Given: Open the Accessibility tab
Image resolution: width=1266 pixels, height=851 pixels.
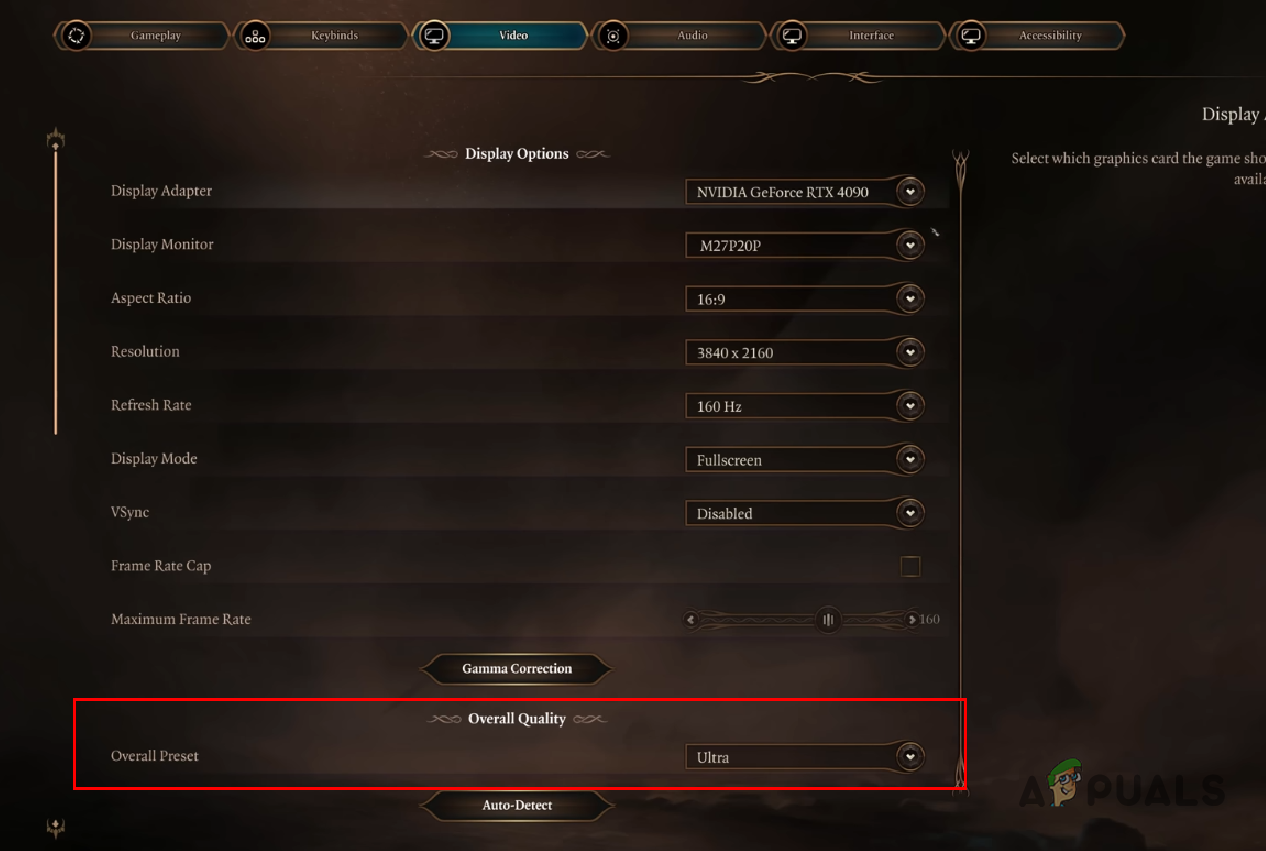Looking at the screenshot, I should click(1049, 36).
